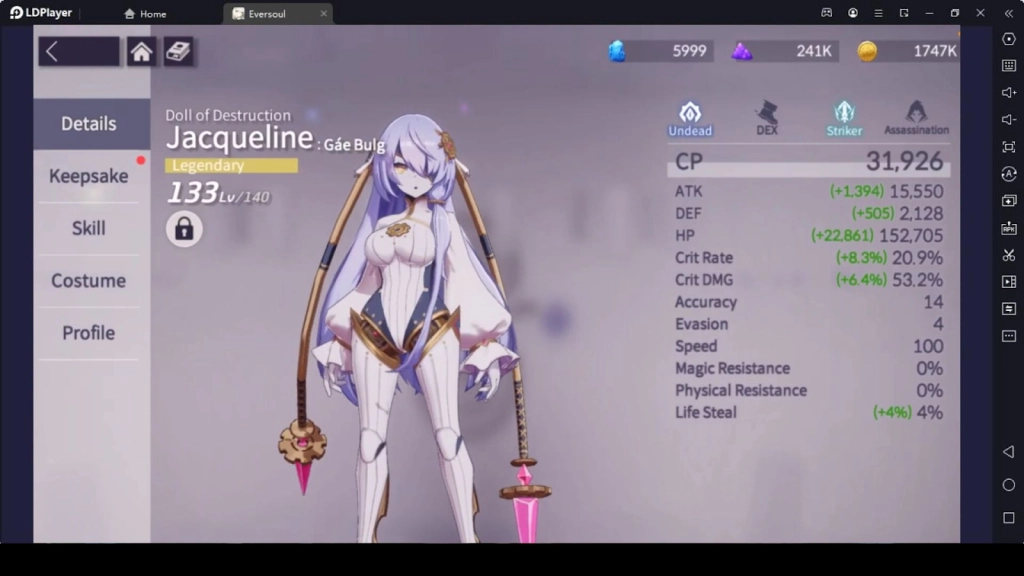Close the Eversoul emulator tab
Image resolution: width=1024 pixels, height=576 pixels.
323,14
